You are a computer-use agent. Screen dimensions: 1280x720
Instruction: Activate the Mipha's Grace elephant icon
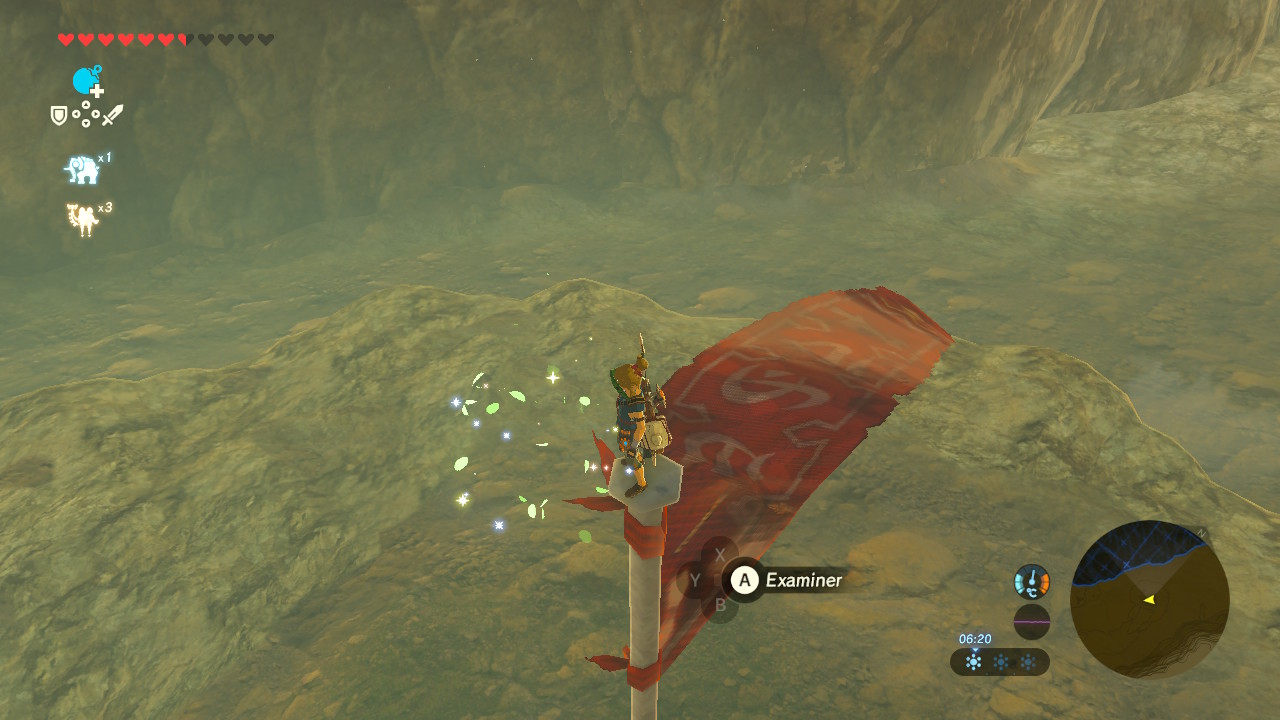click(83, 170)
